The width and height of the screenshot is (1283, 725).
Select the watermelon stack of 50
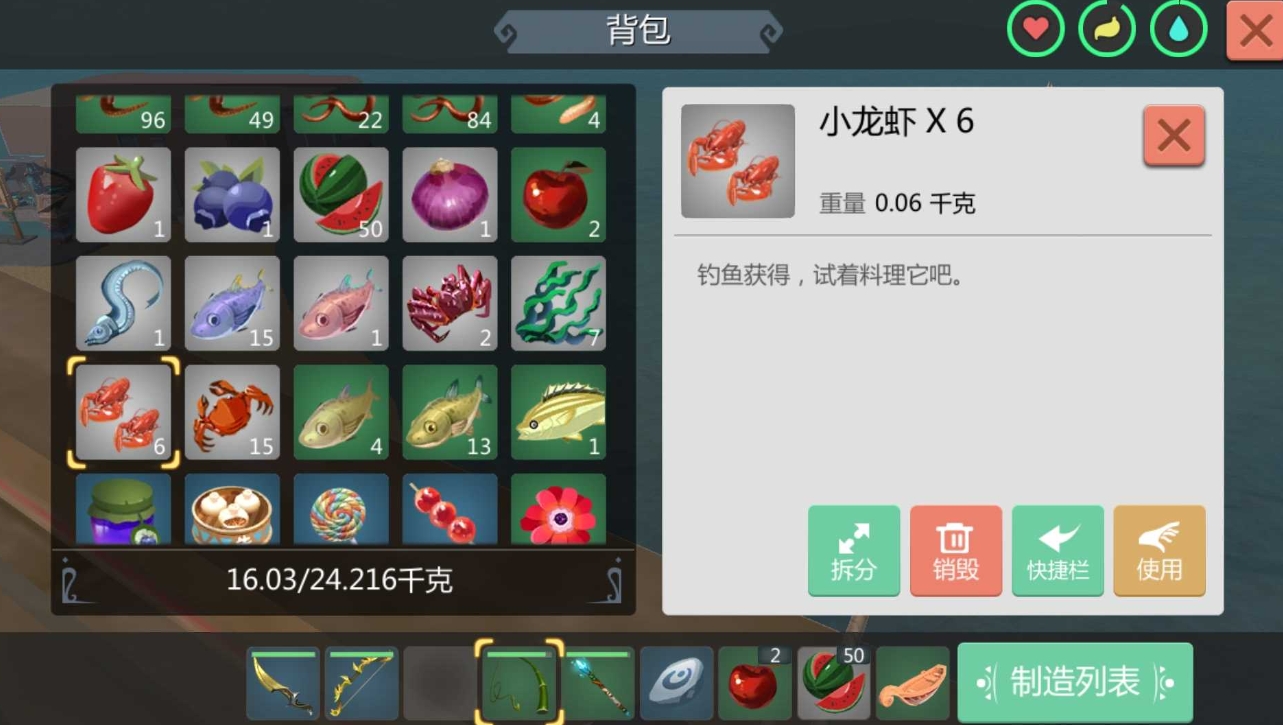tap(340, 194)
